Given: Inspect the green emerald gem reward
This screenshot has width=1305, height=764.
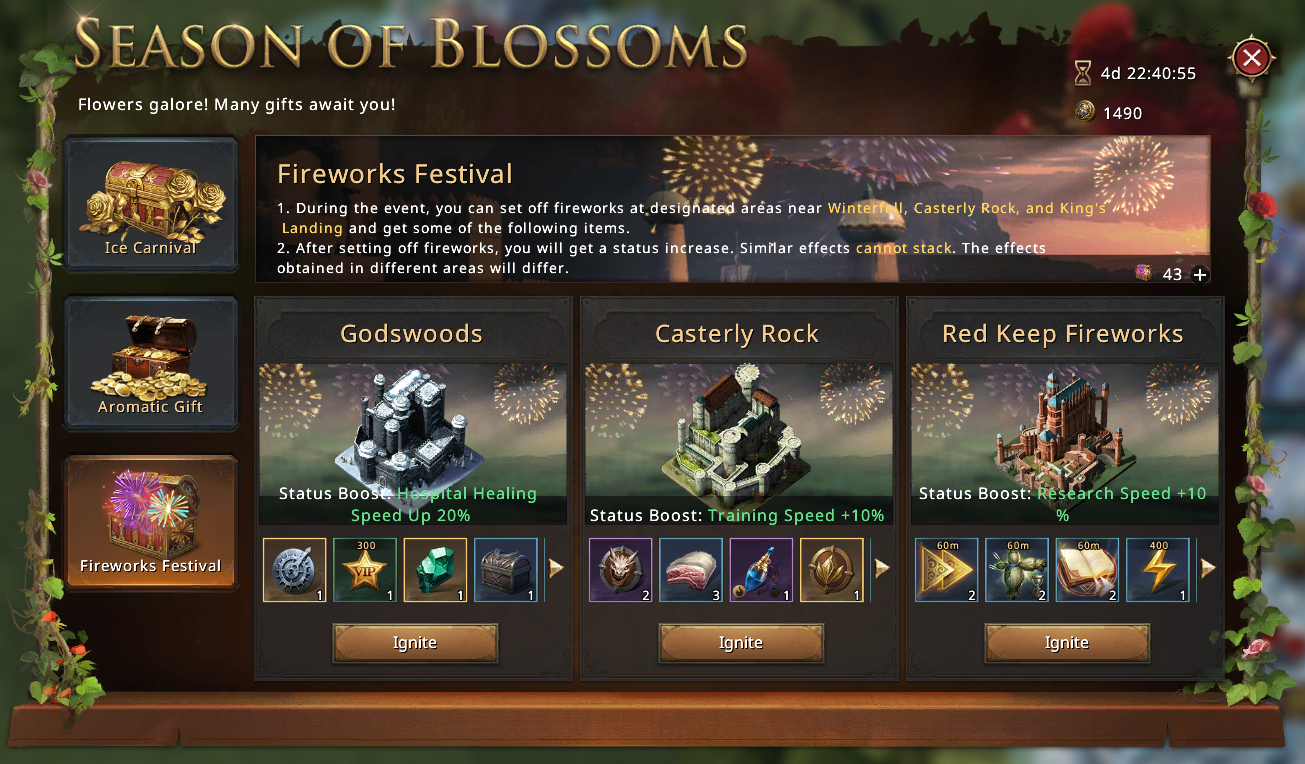Looking at the screenshot, I should (x=435, y=570).
